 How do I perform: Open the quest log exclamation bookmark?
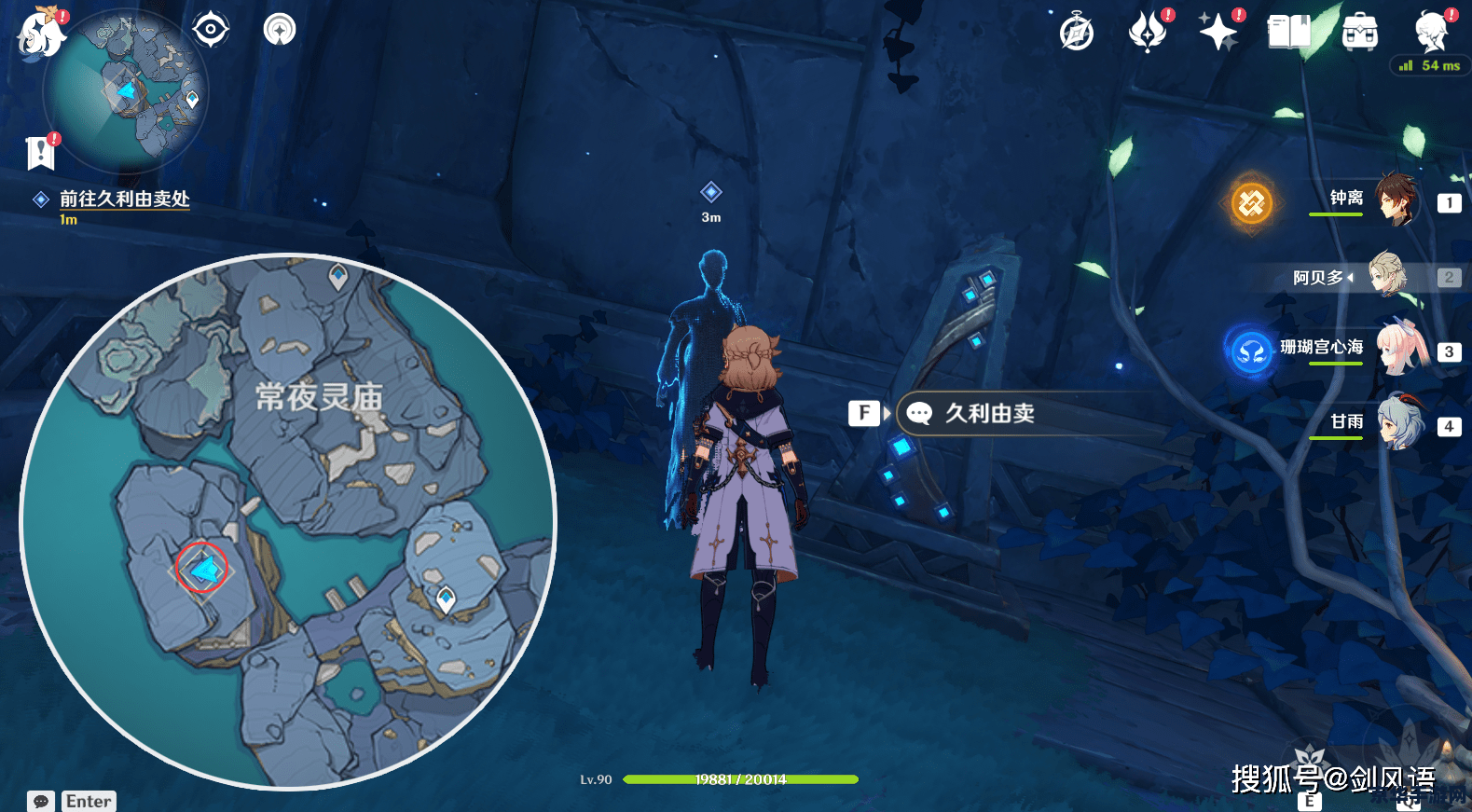pos(41,153)
